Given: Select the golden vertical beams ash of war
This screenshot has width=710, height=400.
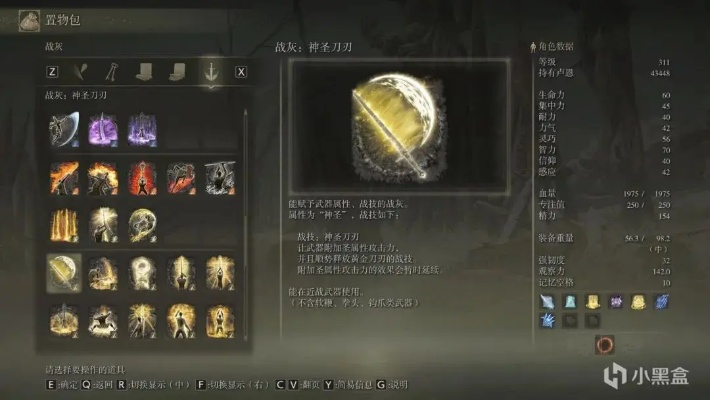Looking at the screenshot, I should (x=64, y=225).
